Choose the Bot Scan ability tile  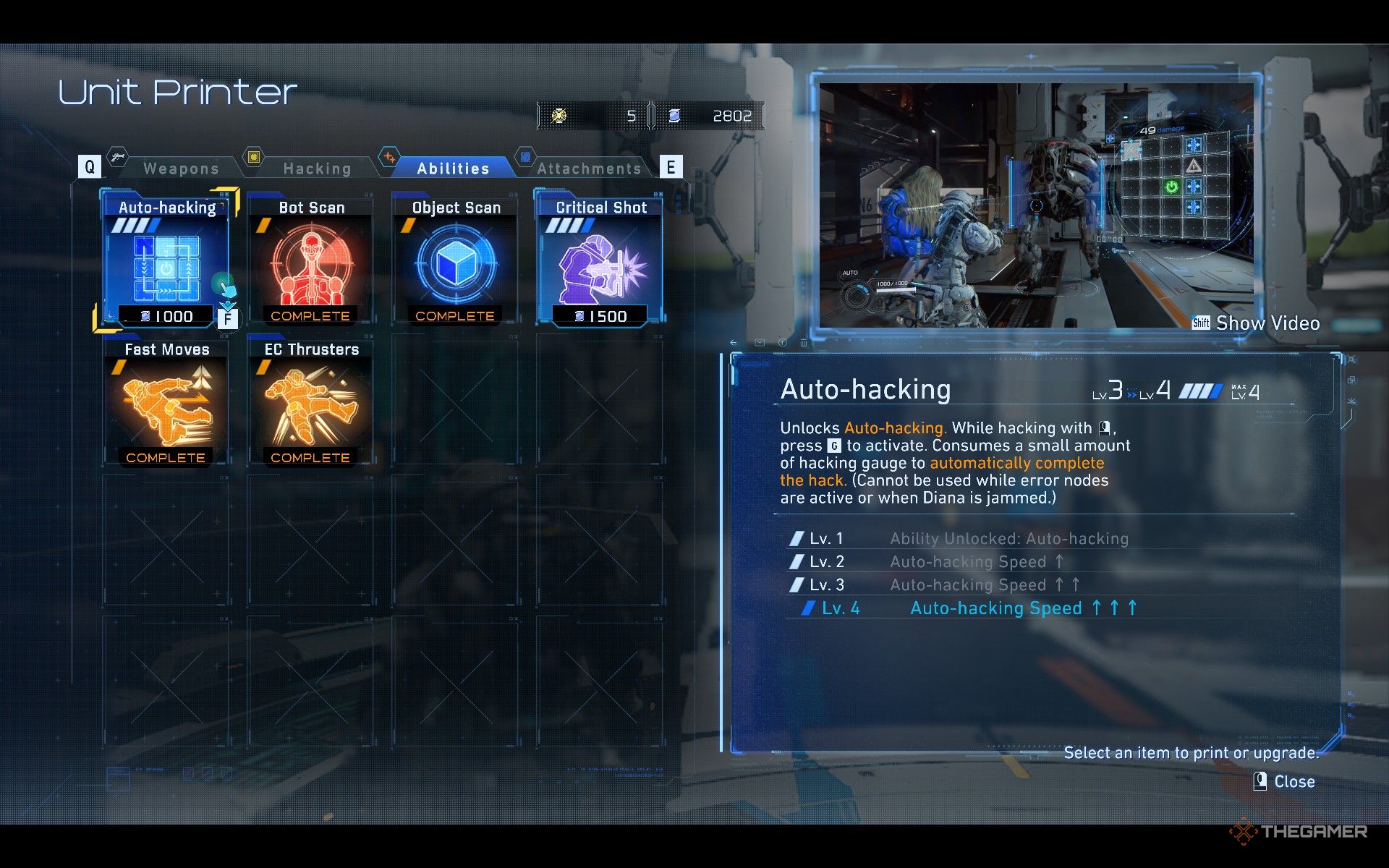coord(311,262)
